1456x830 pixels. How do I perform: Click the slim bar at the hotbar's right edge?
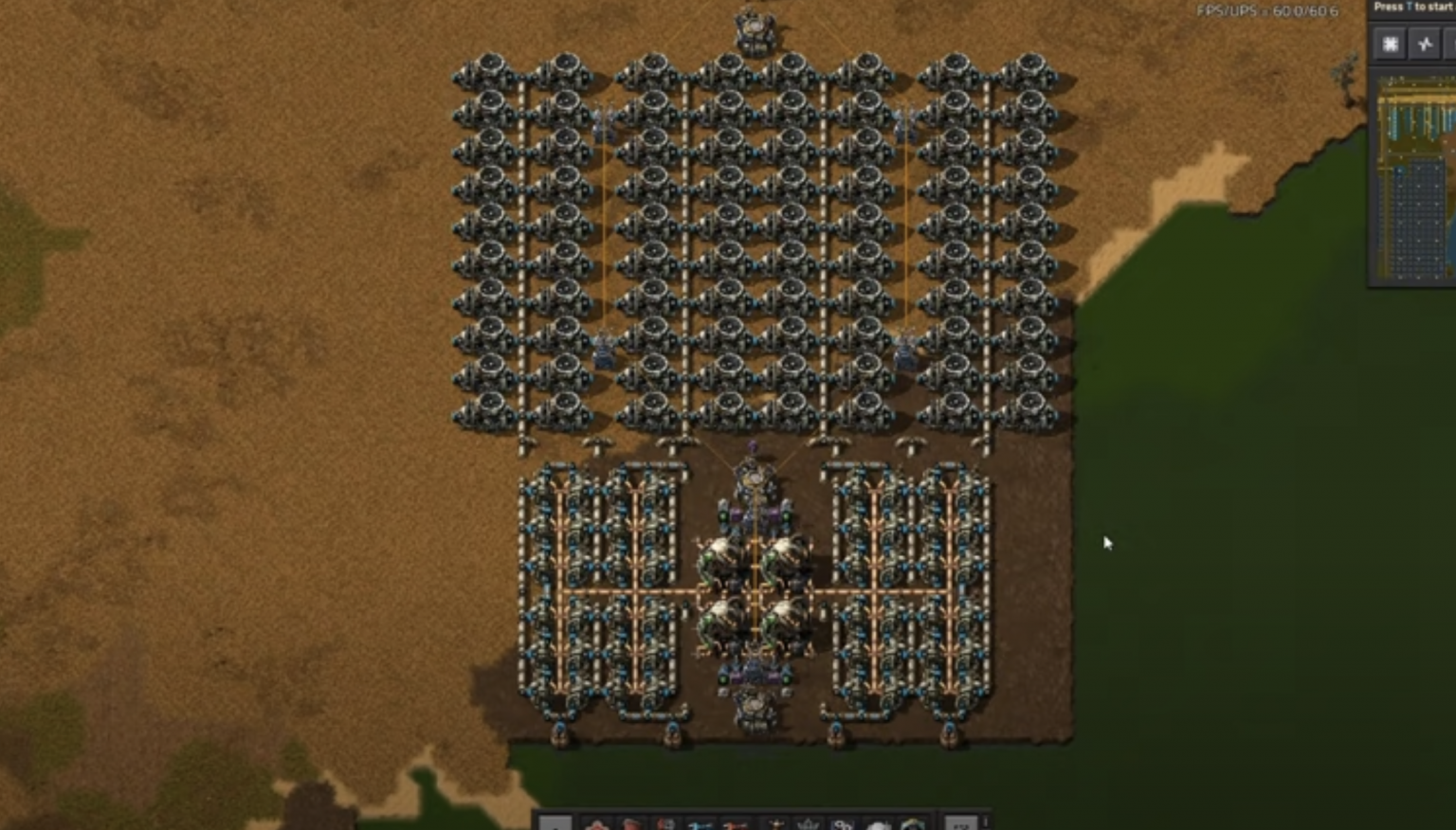click(986, 822)
